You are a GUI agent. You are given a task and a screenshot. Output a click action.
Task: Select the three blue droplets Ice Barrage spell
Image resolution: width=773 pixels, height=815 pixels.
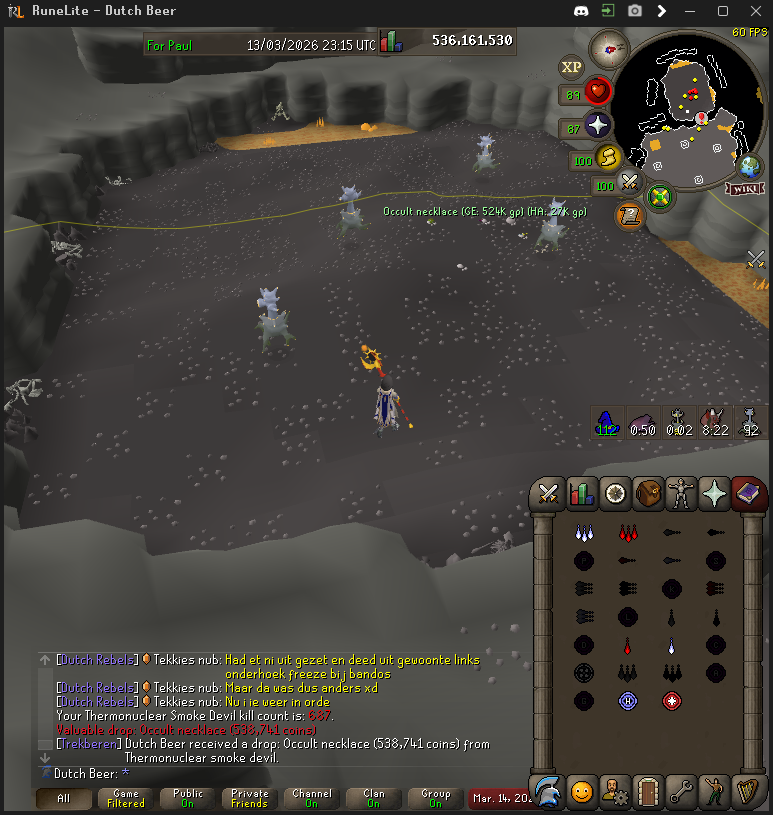point(584,533)
